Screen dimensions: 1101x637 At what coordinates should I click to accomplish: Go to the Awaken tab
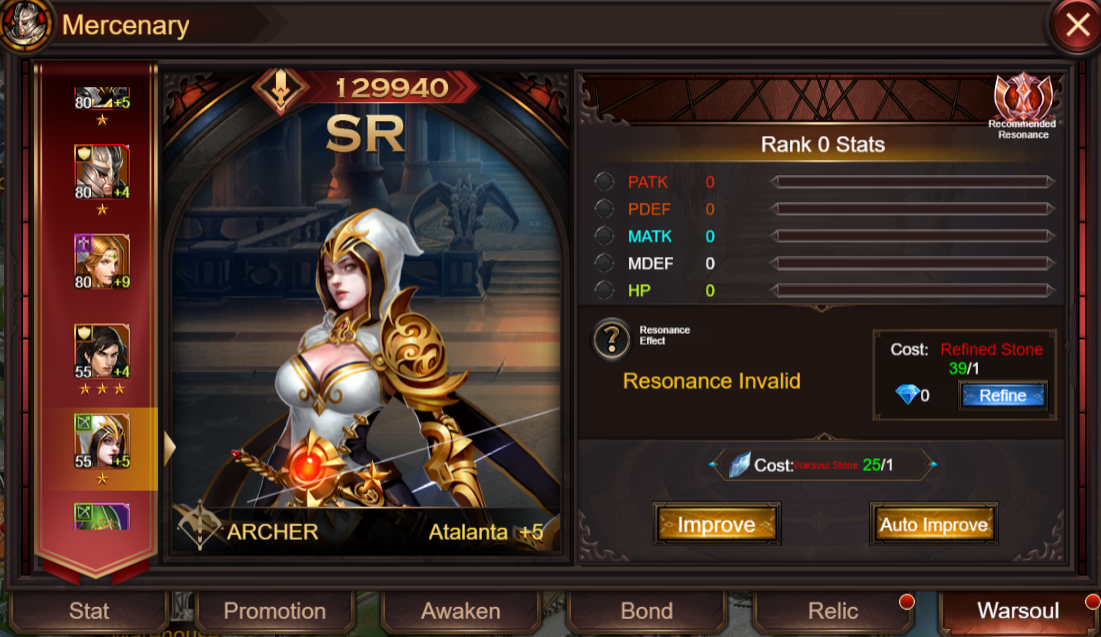(x=460, y=611)
